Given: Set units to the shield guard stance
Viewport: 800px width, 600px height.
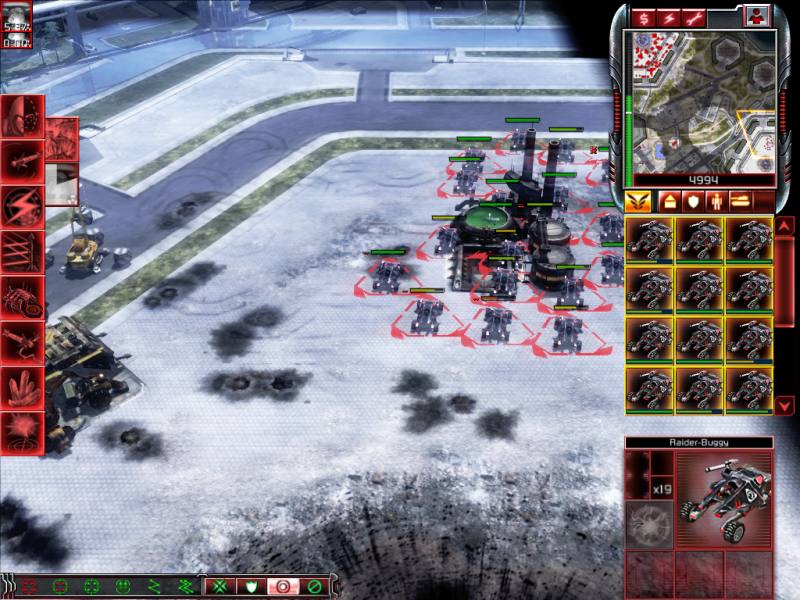Looking at the screenshot, I should (x=250, y=585).
